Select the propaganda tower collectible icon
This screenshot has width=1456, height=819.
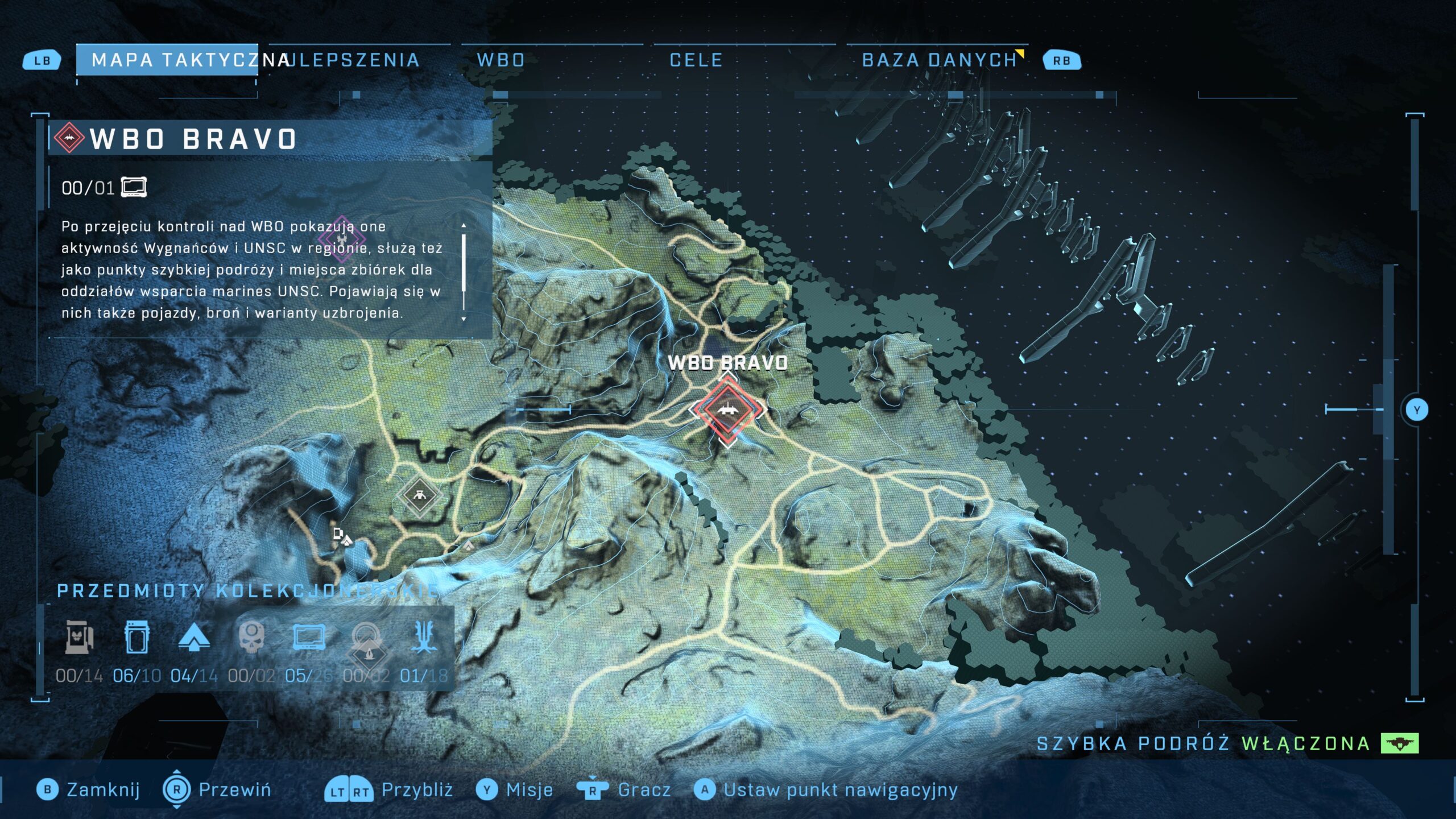coord(79,637)
